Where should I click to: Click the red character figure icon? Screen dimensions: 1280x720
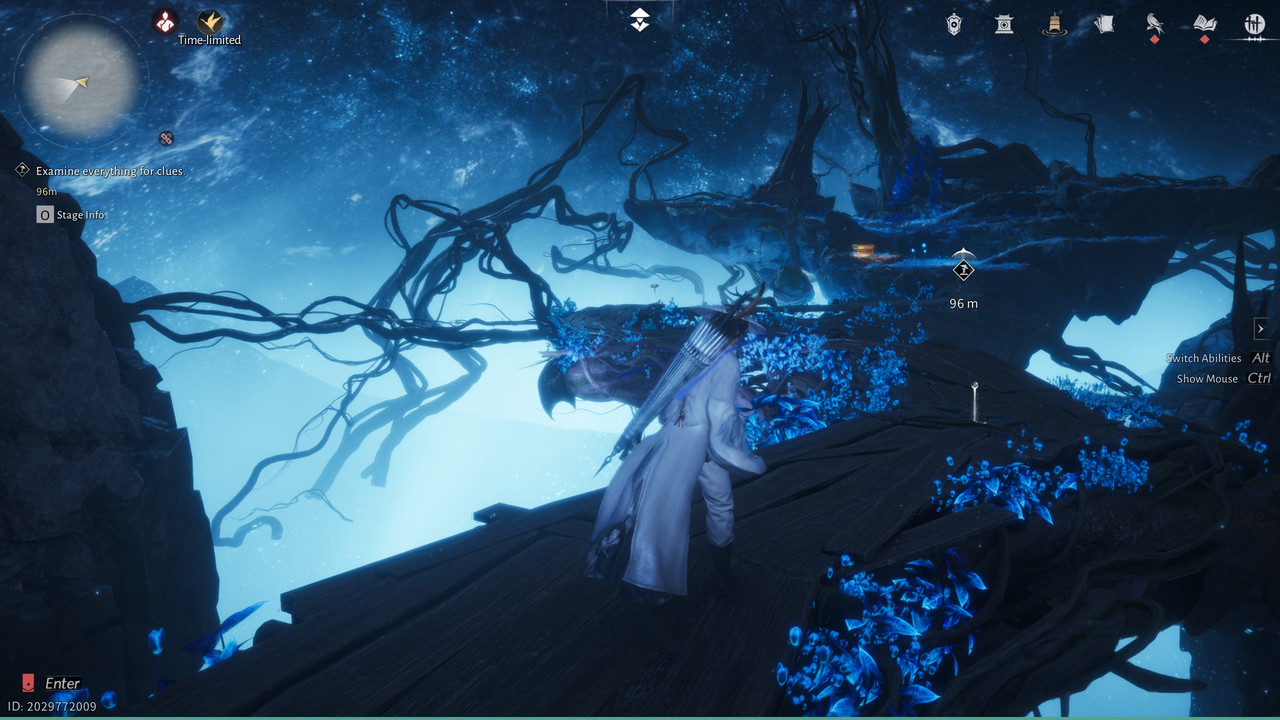(165, 21)
